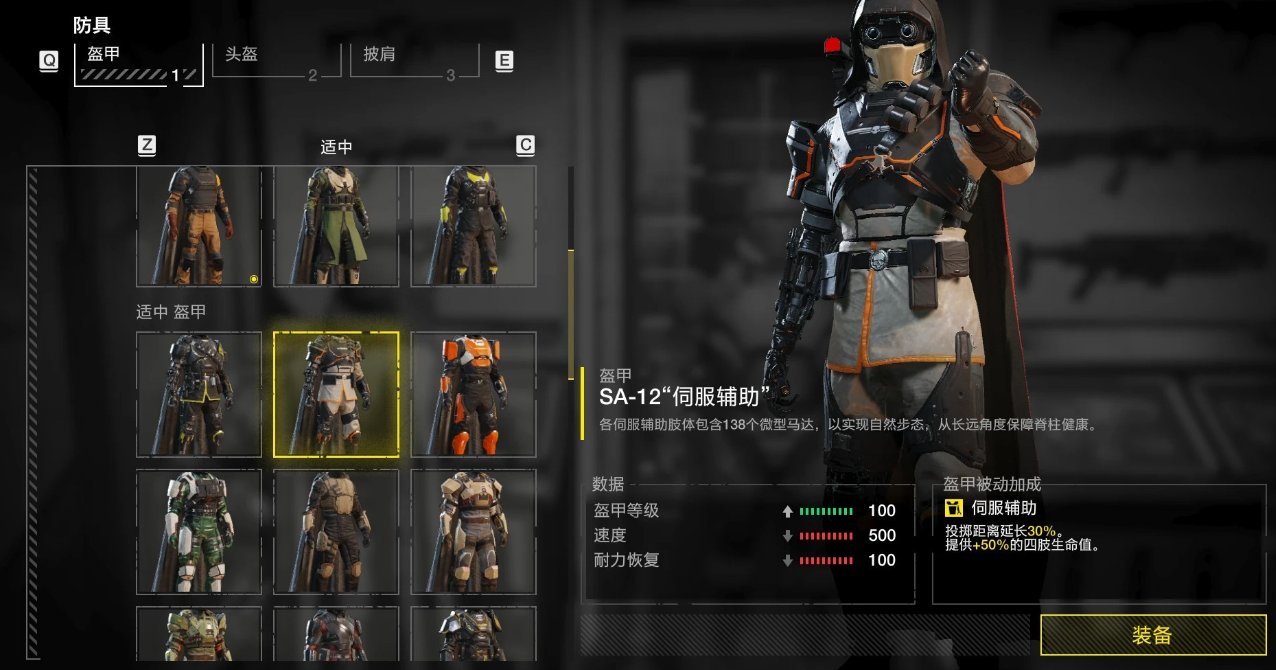Image resolution: width=1276 pixels, height=670 pixels.
Task: Select the armor with the green apron
Action: [x=336, y=226]
